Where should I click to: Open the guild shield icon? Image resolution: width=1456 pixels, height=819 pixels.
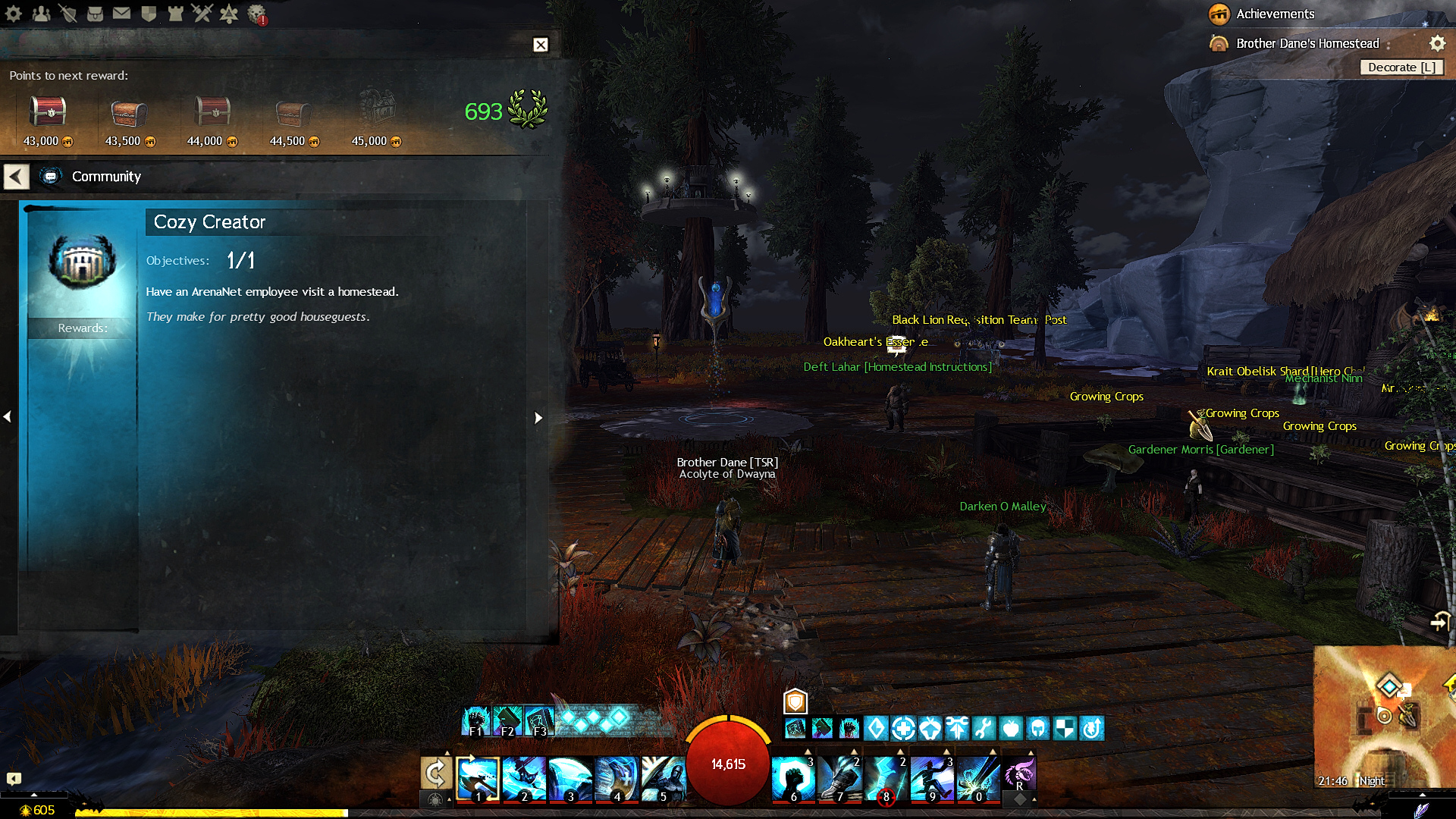pyautogui.click(x=149, y=14)
